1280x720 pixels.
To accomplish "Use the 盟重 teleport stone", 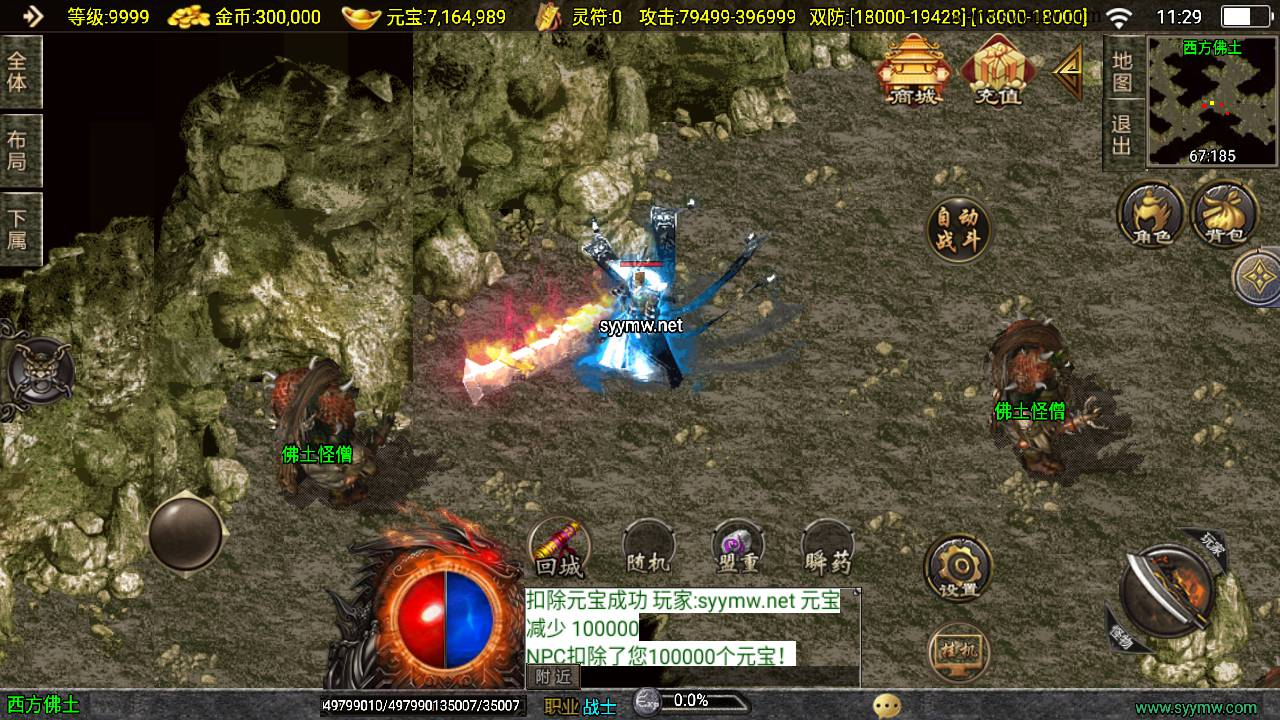I will 738,549.
